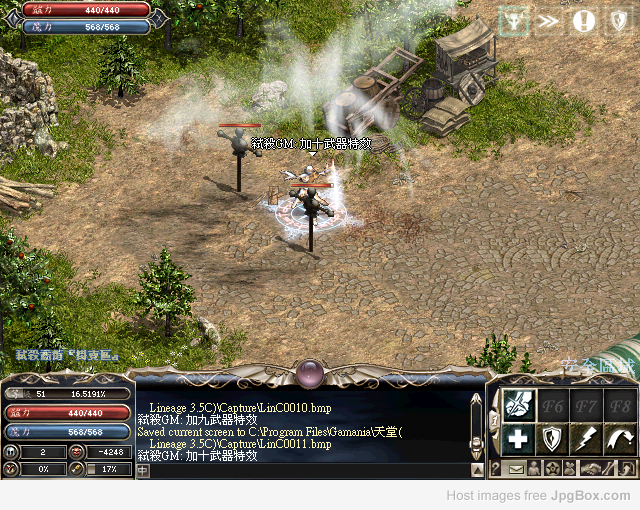
Task: Open the star emblem menu icon
Action: (x=552, y=468)
